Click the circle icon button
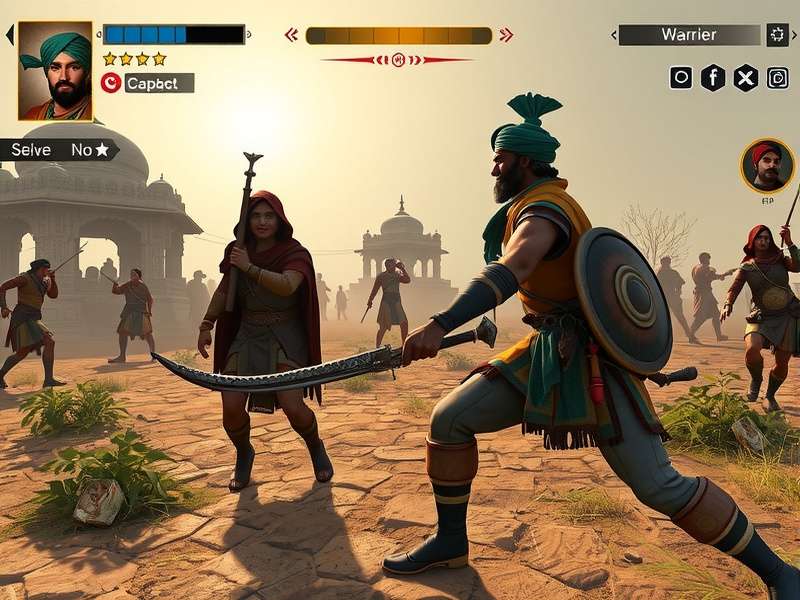800x600 pixels. pyautogui.click(x=681, y=78)
